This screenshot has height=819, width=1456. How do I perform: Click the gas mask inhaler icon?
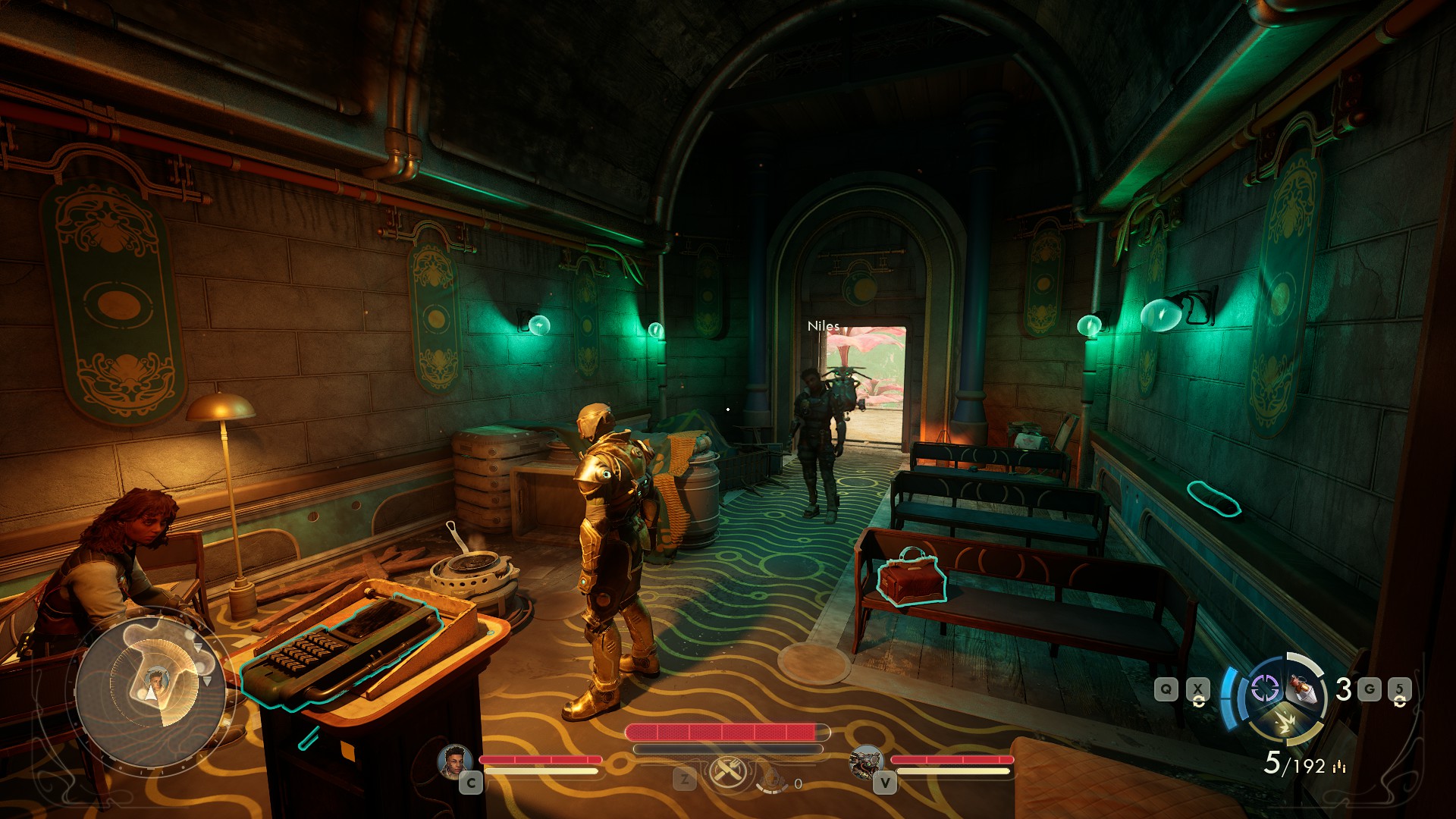point(771,777)
